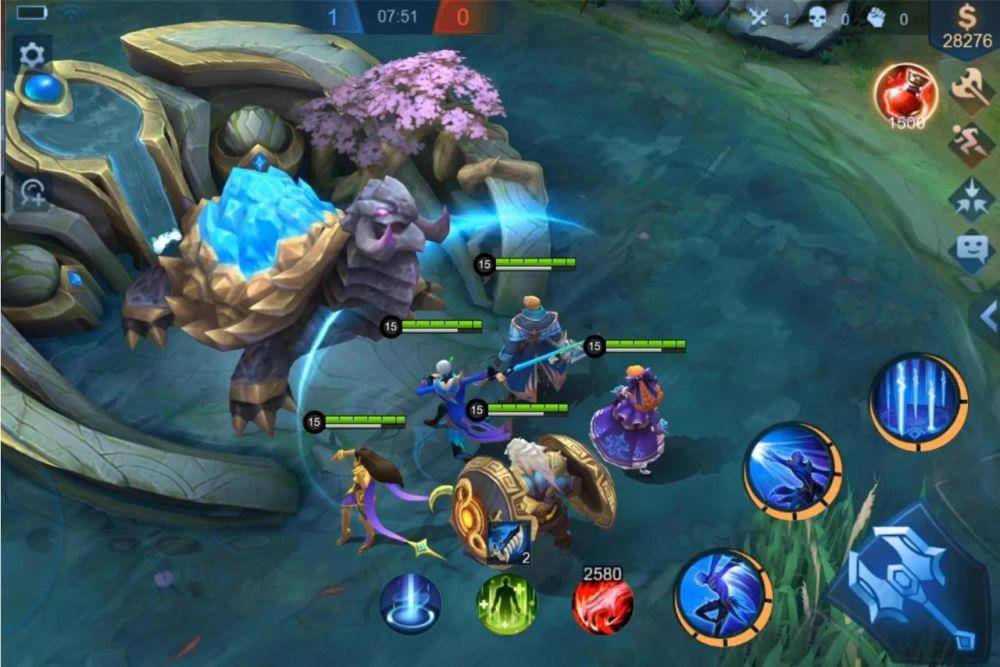Open the settings gear menu
Image resolution: width=1000 pixels, height=667 pixels.
32,56
